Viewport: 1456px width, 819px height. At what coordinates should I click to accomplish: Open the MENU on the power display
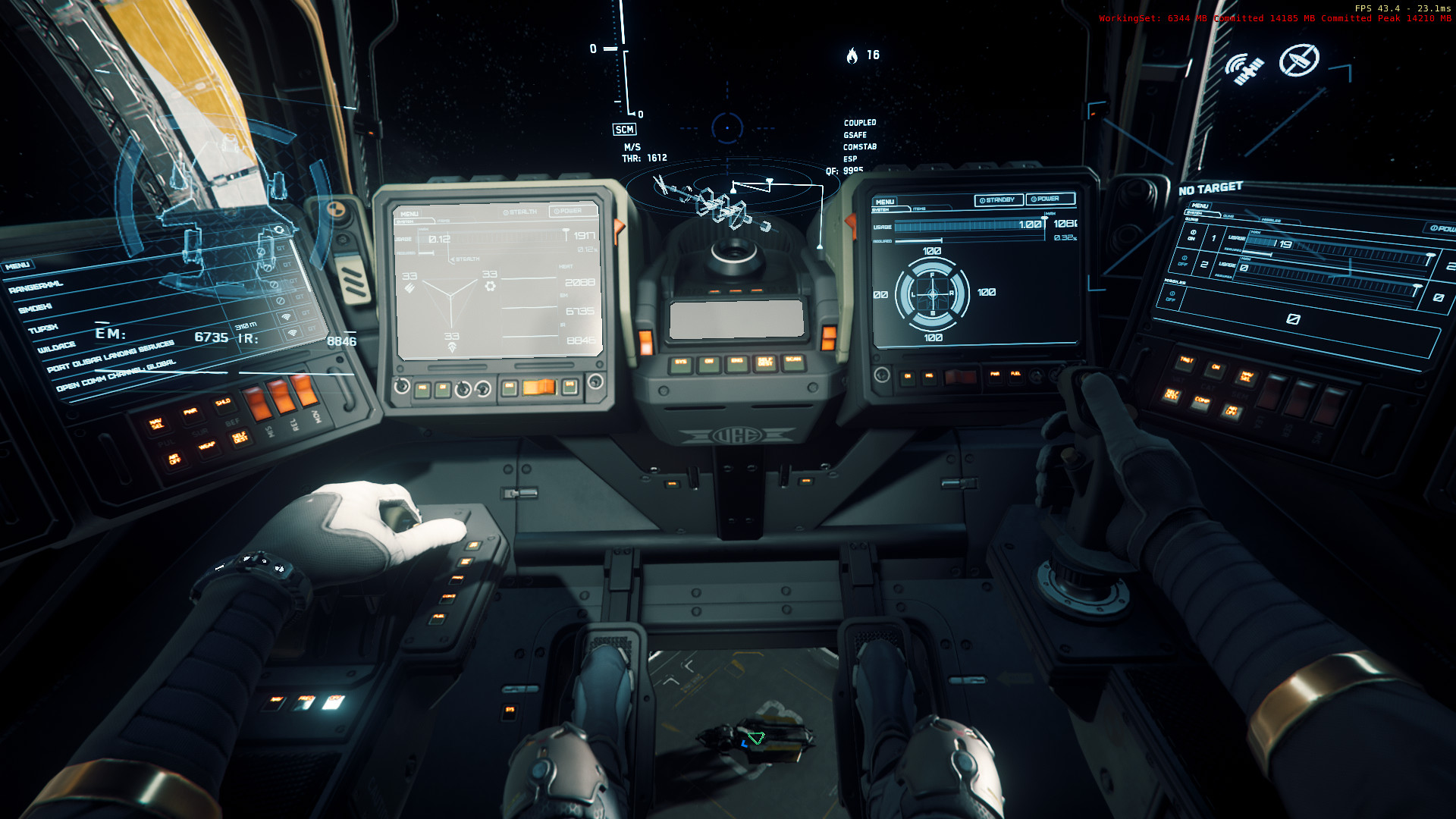409,214
